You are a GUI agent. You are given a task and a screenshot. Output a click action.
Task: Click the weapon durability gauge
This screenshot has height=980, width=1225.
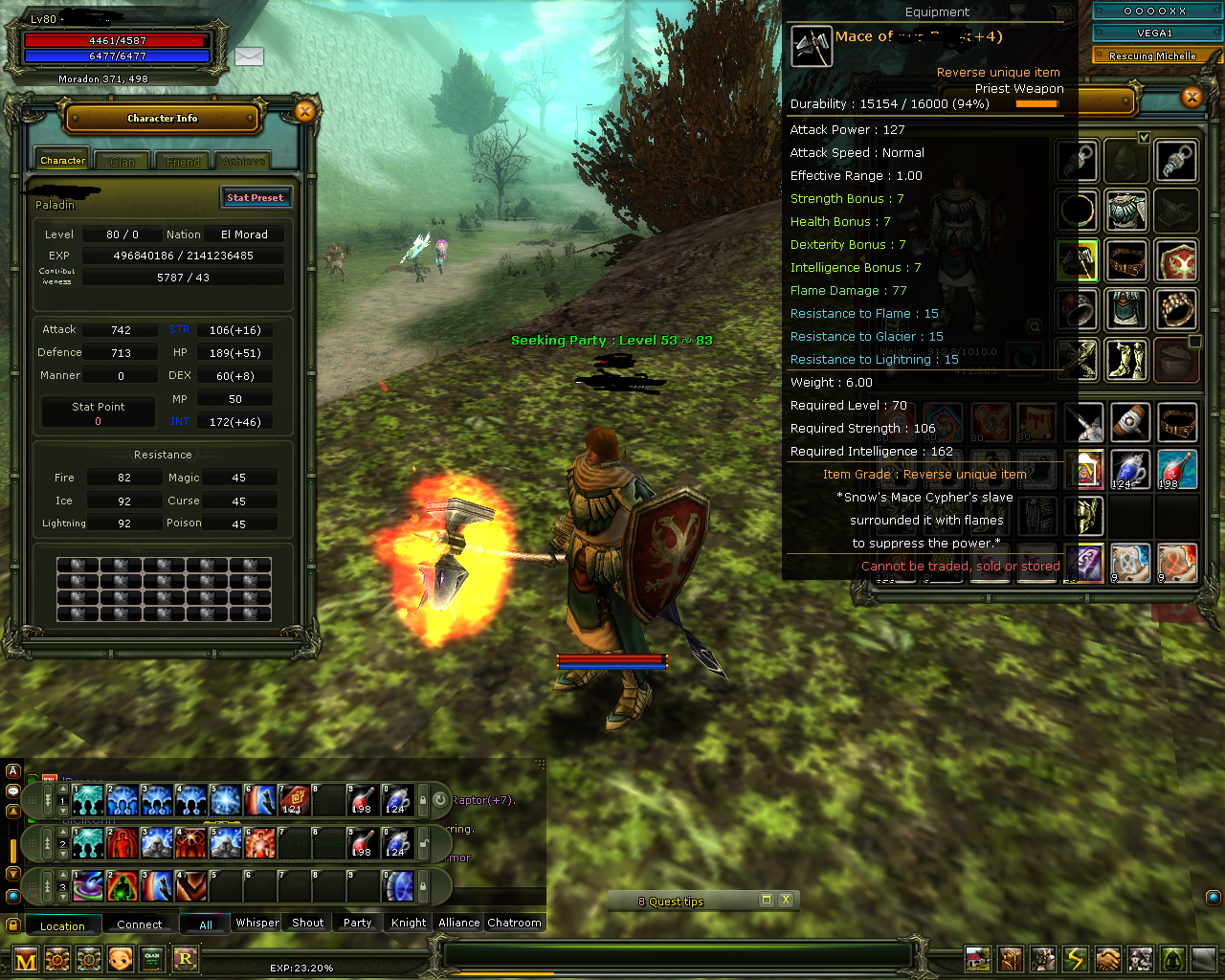coord(1036,104)
